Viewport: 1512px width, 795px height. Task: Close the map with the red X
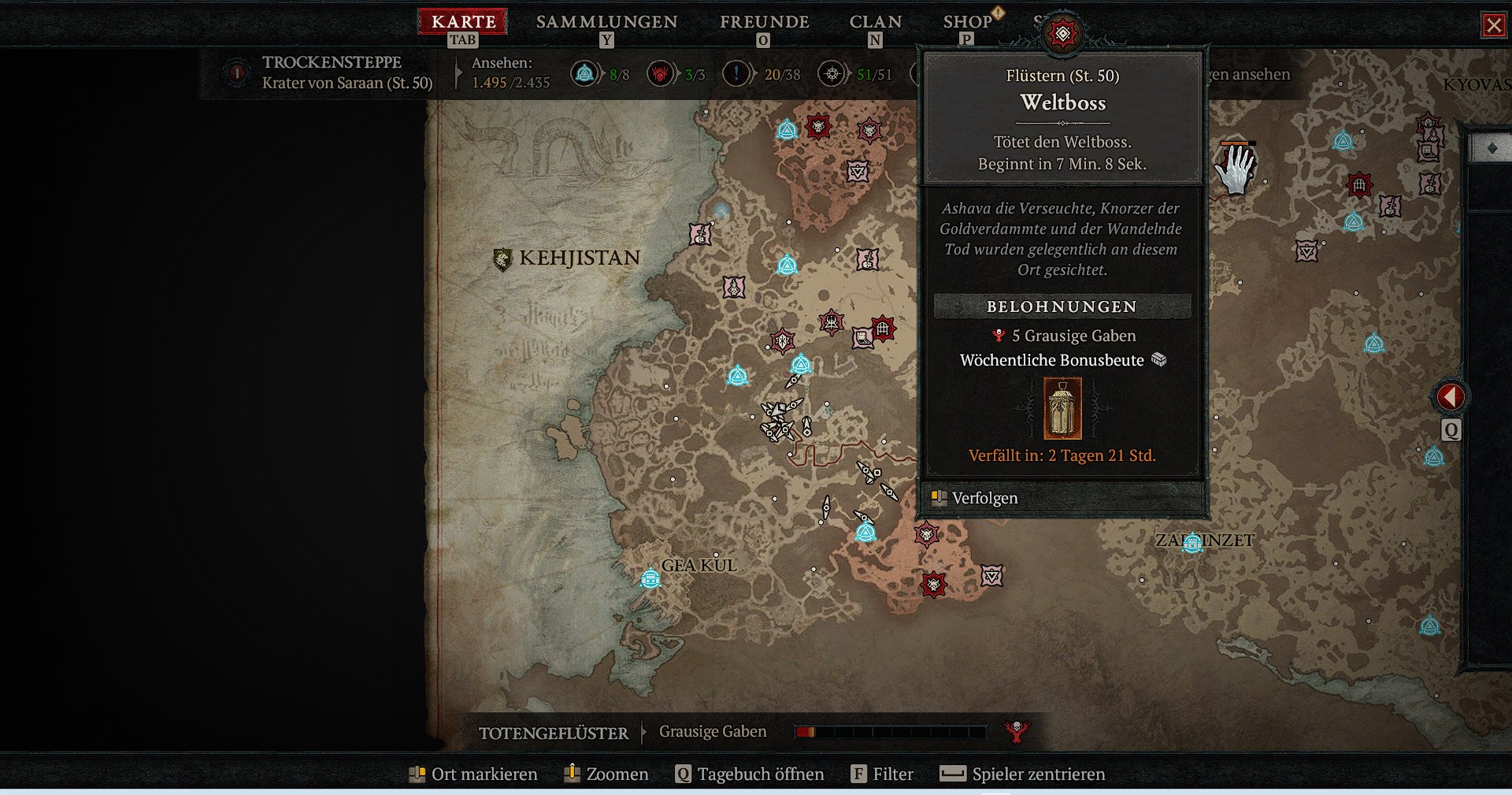point(1493,25)
